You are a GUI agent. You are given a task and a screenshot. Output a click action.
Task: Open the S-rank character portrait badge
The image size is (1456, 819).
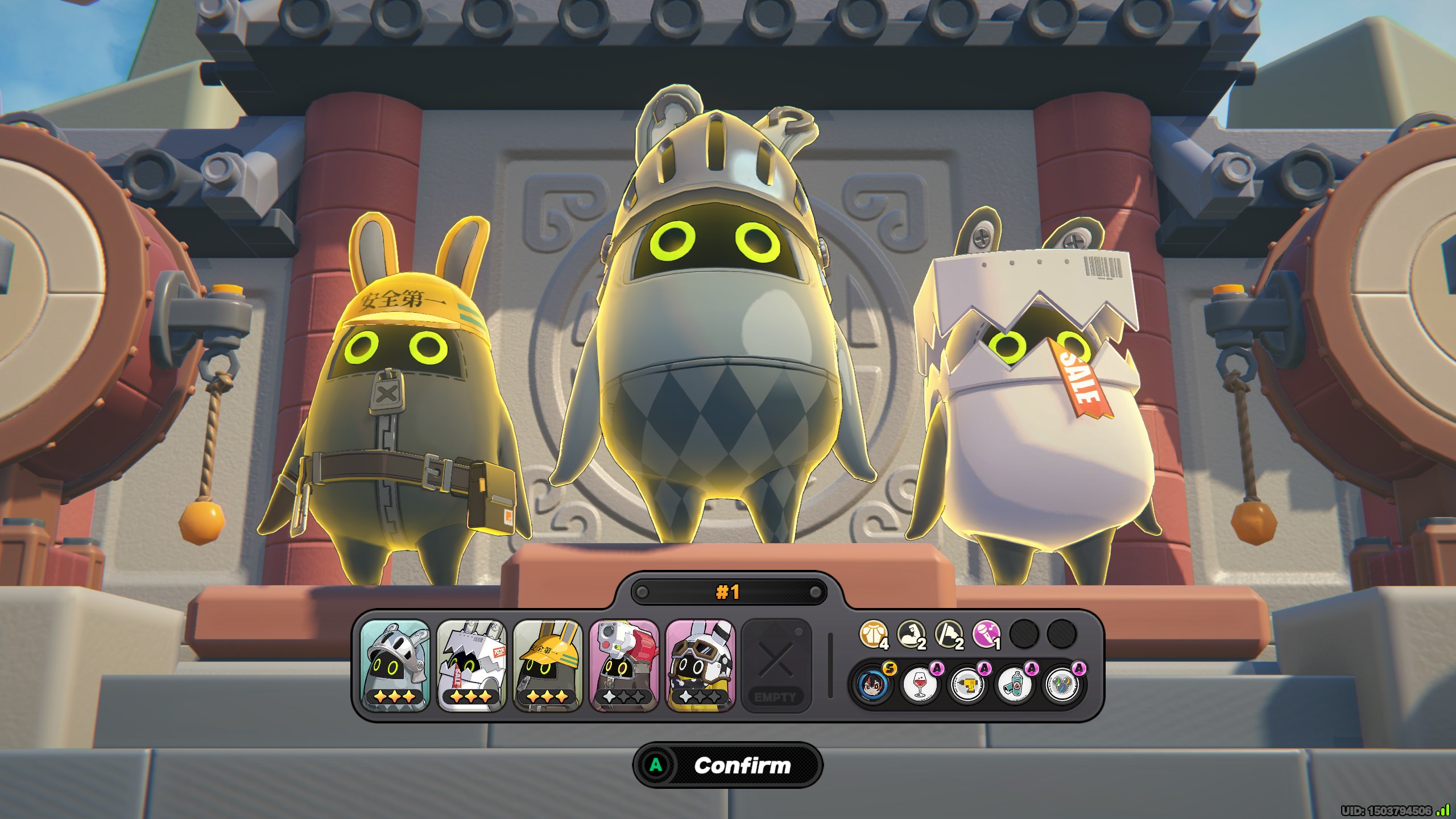[870, 684]
